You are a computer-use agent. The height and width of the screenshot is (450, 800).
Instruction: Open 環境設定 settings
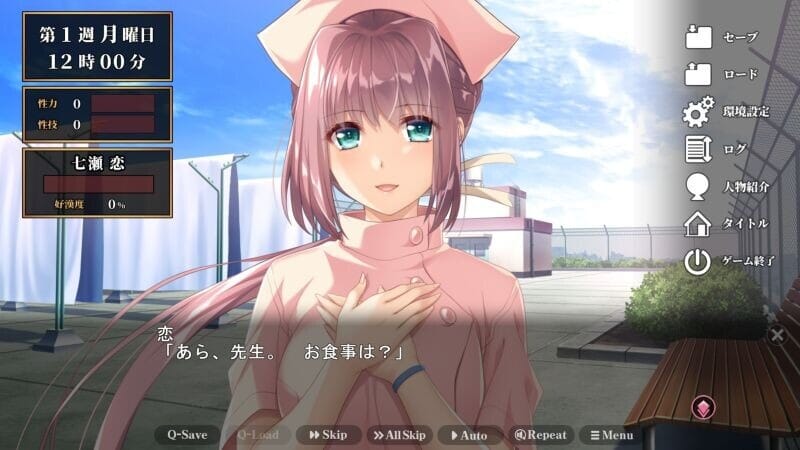[x=726, y=111]
